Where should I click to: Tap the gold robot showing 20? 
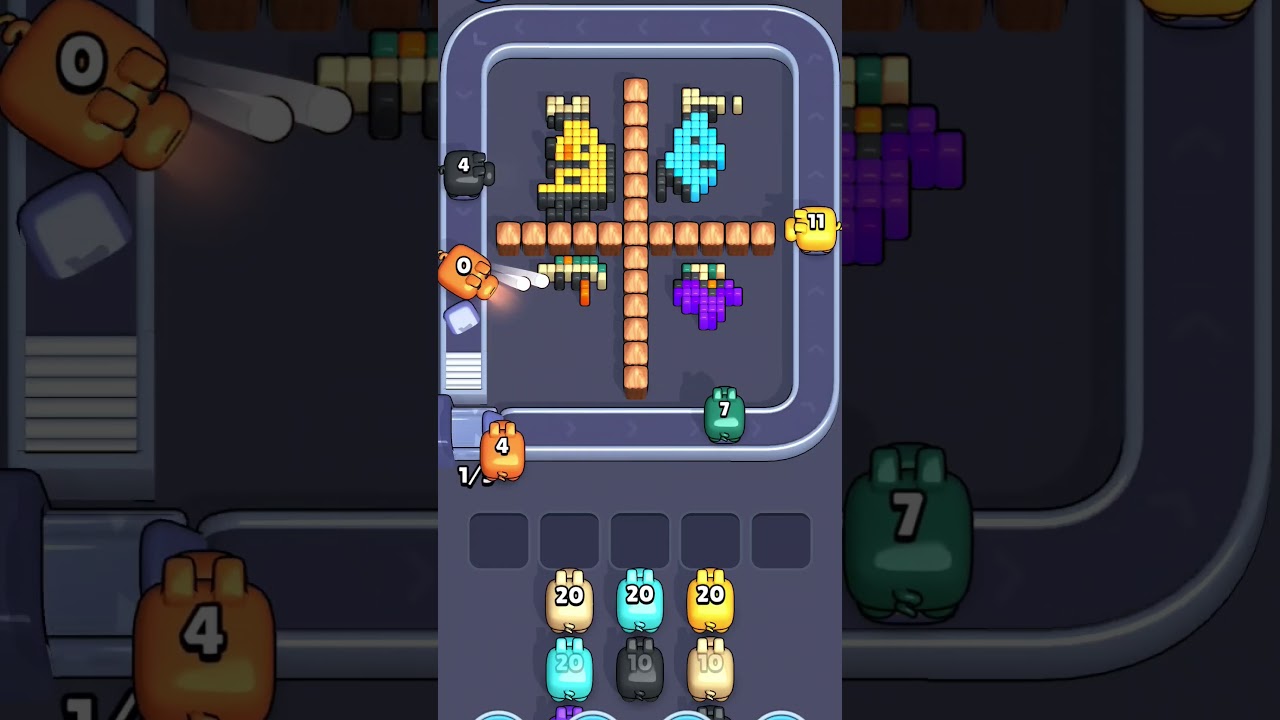point(710,598)
